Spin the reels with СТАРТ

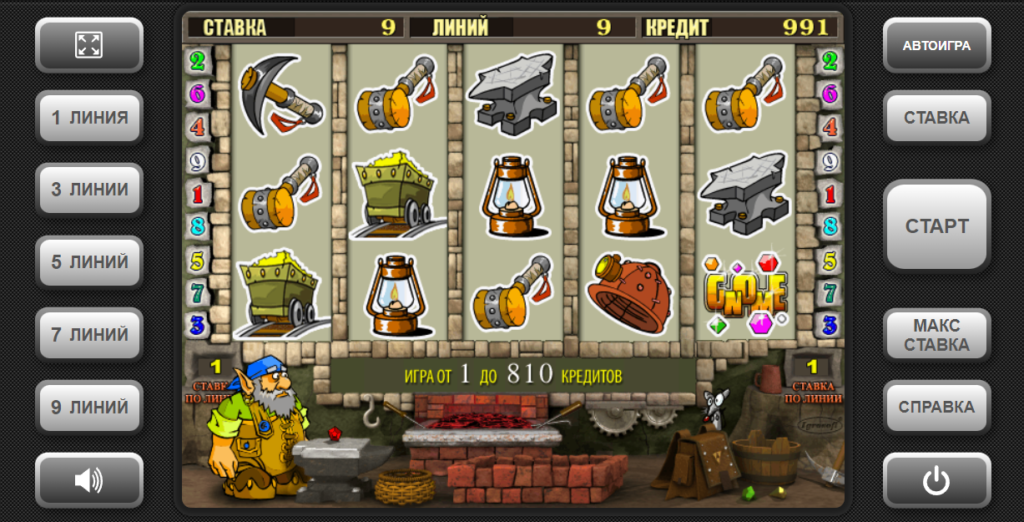tap(936, 226)
